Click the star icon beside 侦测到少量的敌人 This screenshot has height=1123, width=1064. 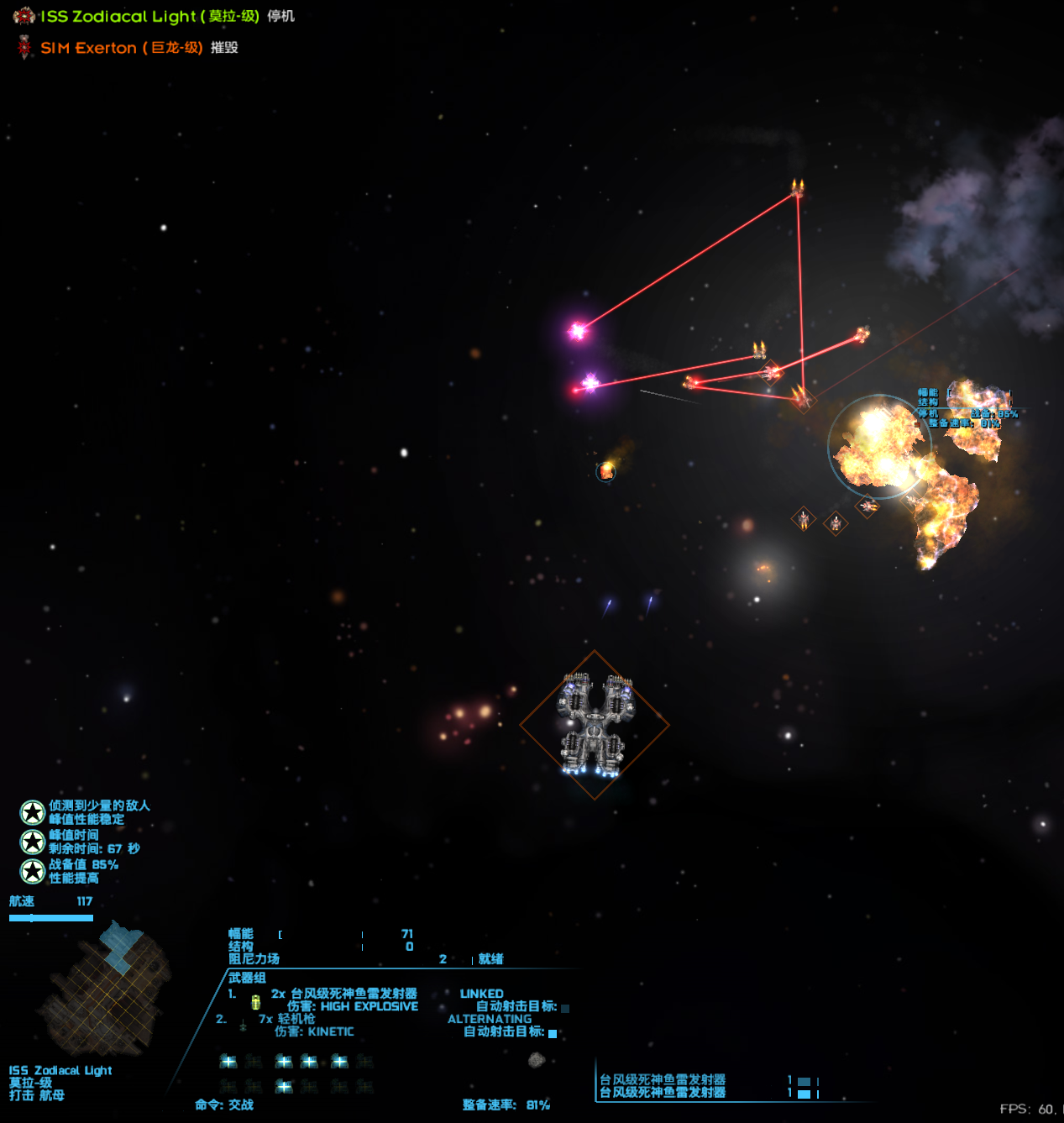[33, 812]
